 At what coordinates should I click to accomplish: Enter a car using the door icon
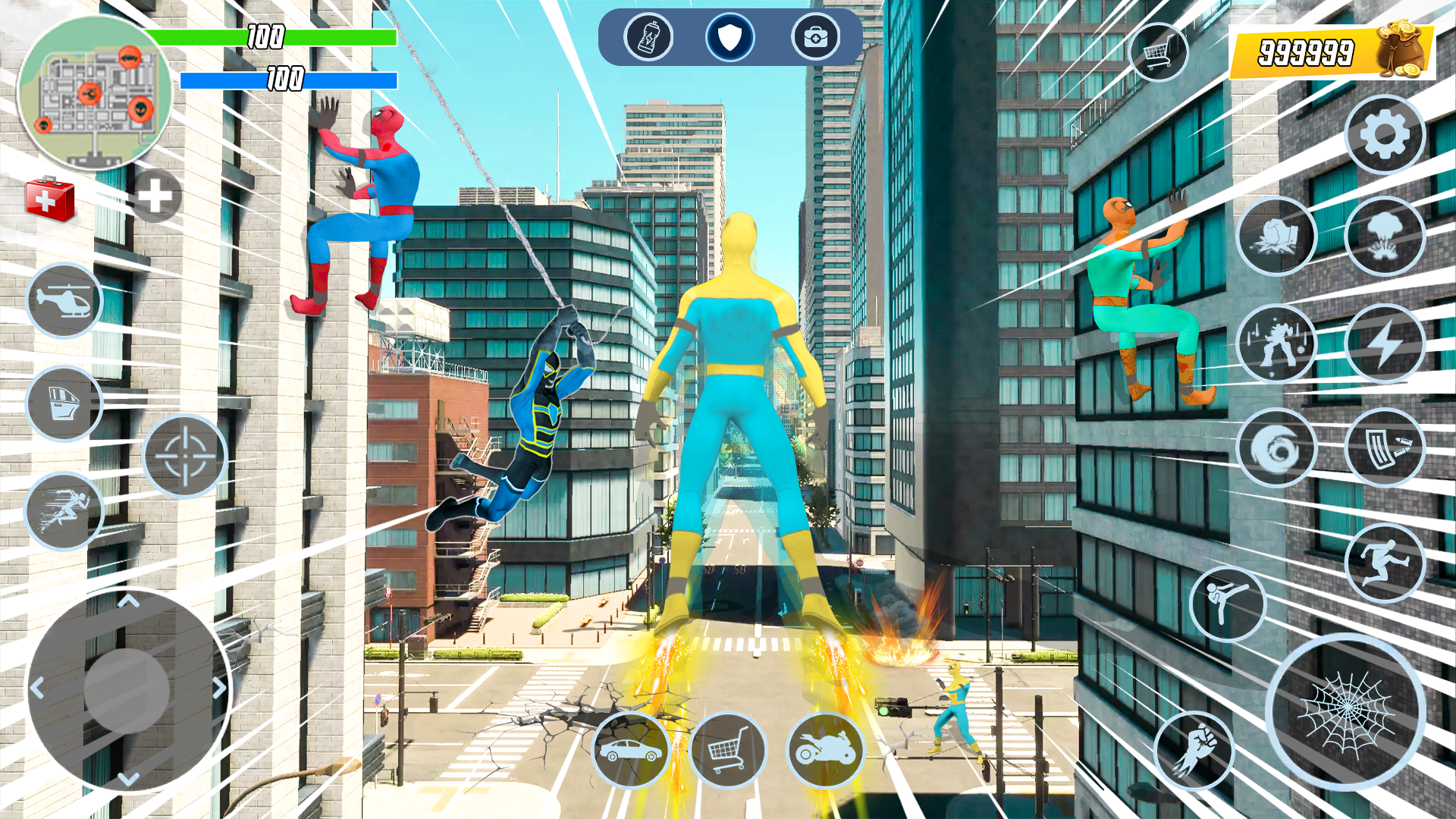tap(64, 404)
